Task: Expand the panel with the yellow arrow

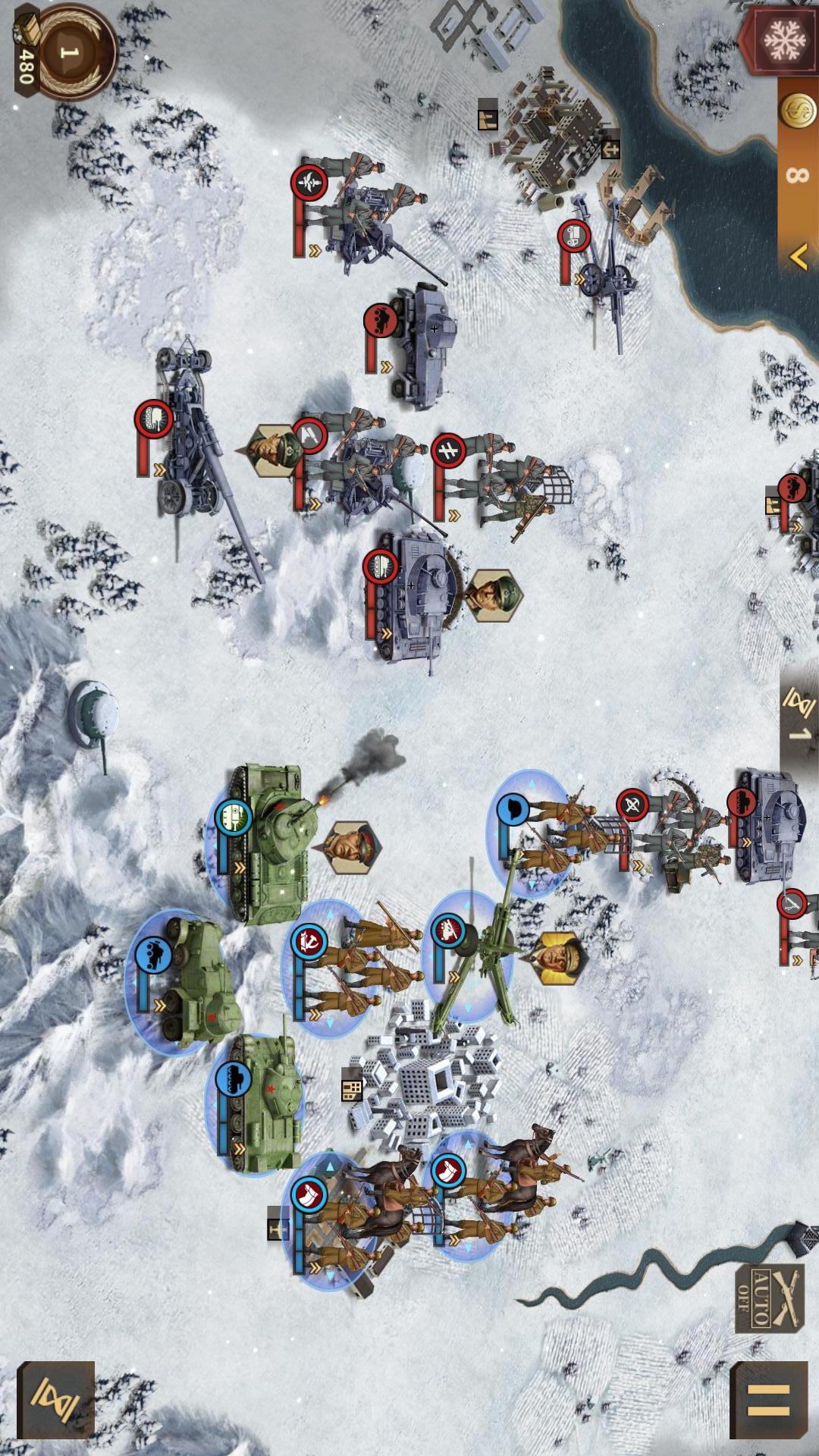Action: [798, 258]
